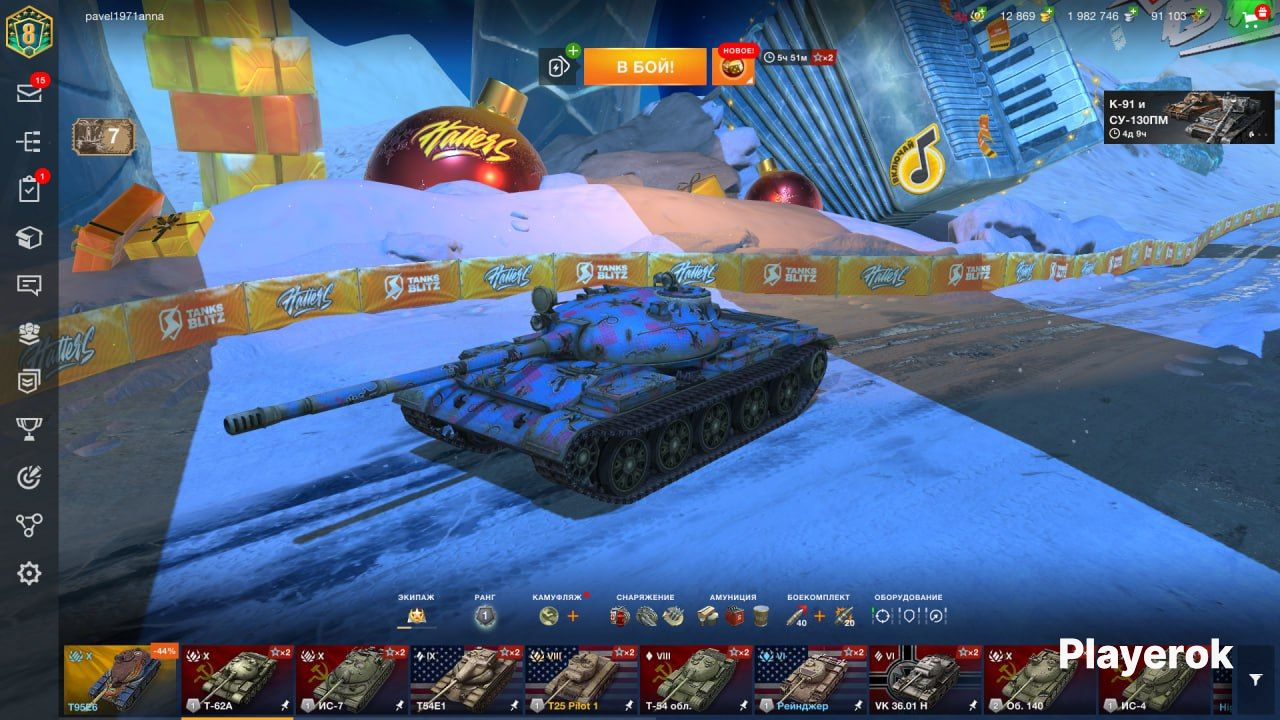Open the tank carousel filter
The height and width of the screenshot is (720, 1280).
[1256, 680]
